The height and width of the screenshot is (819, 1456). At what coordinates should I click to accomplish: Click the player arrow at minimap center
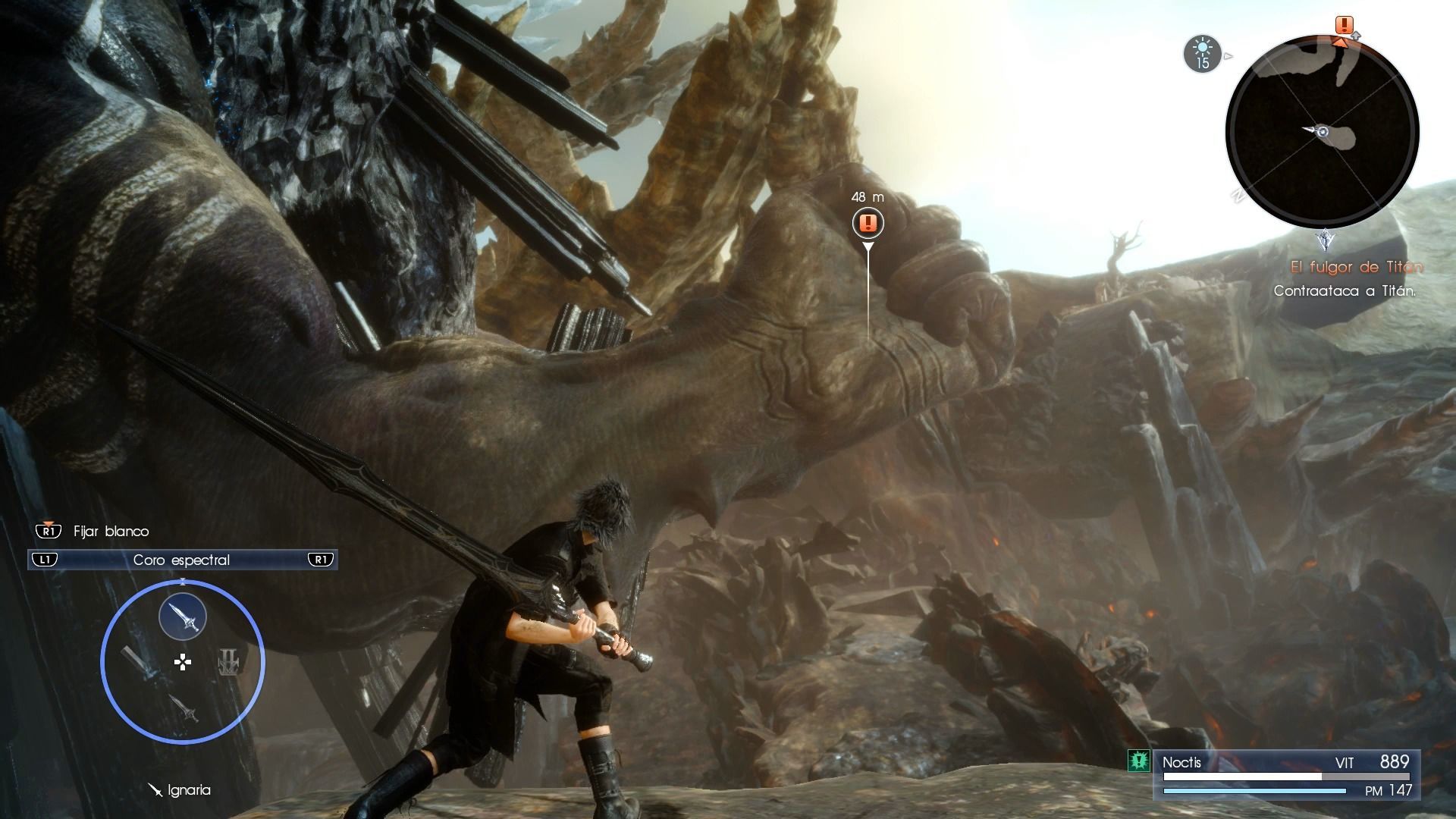click(1319, 132)
